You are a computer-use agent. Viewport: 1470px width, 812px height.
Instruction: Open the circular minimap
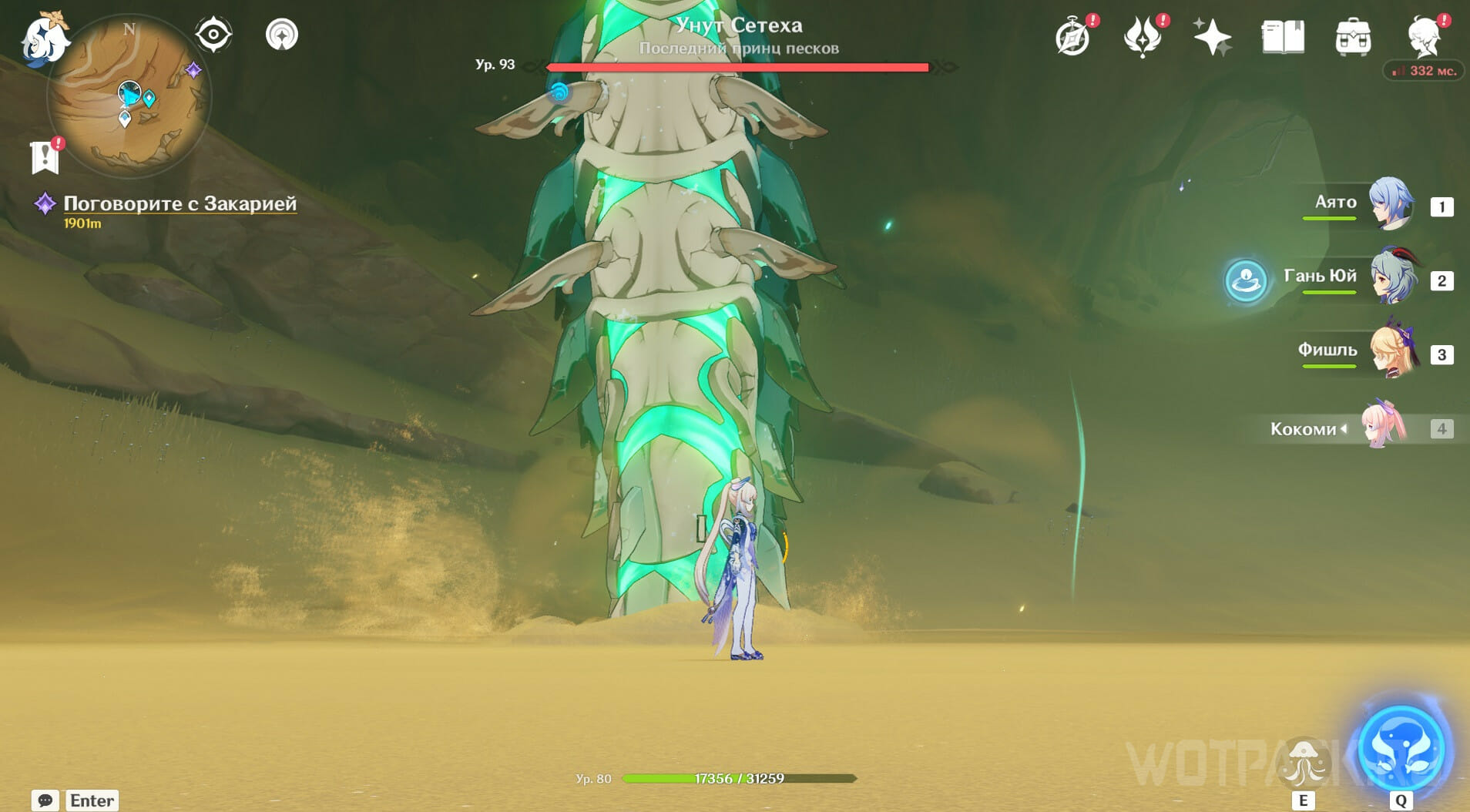129,96
